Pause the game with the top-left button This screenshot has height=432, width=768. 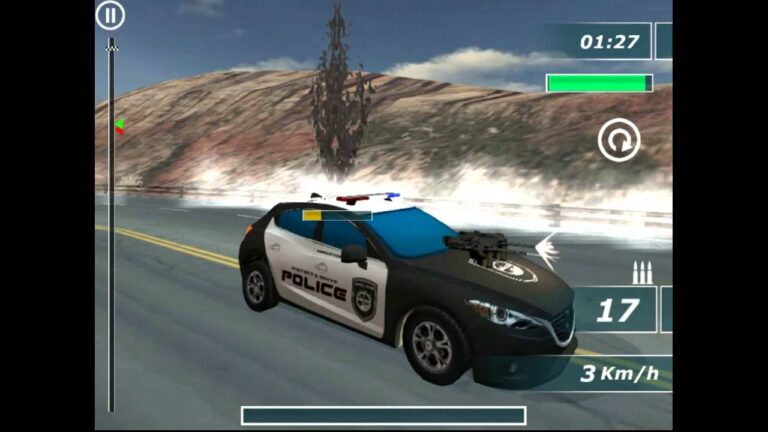[110, 15]
